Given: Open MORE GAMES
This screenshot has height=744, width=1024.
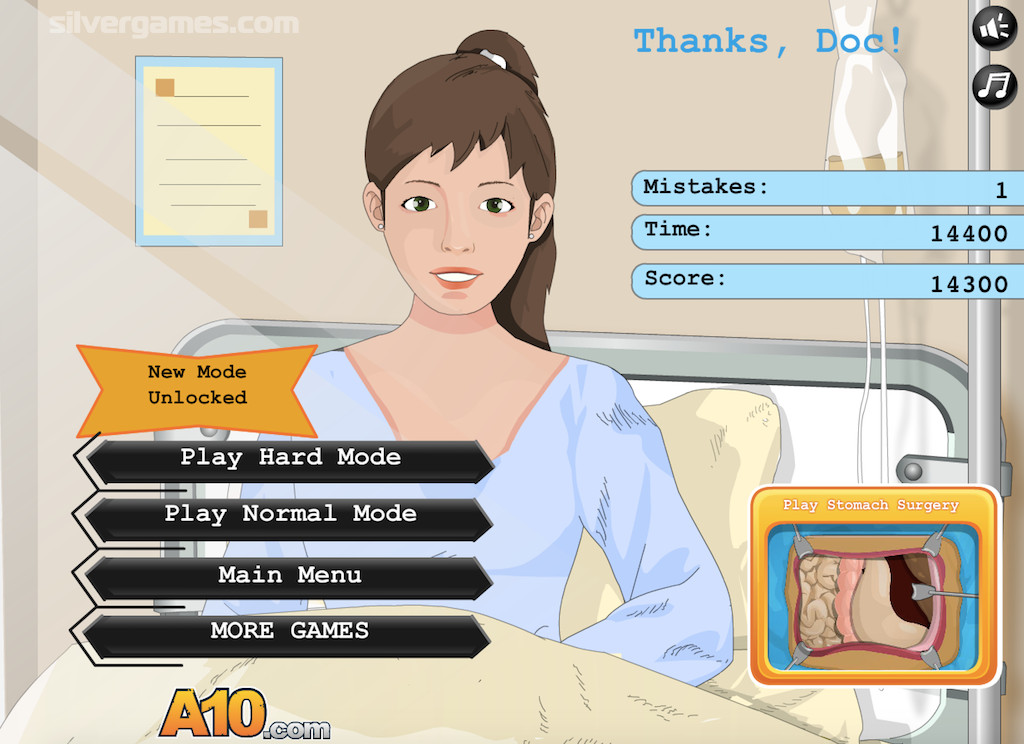Looking at the screenshot, I should (290, 632).
